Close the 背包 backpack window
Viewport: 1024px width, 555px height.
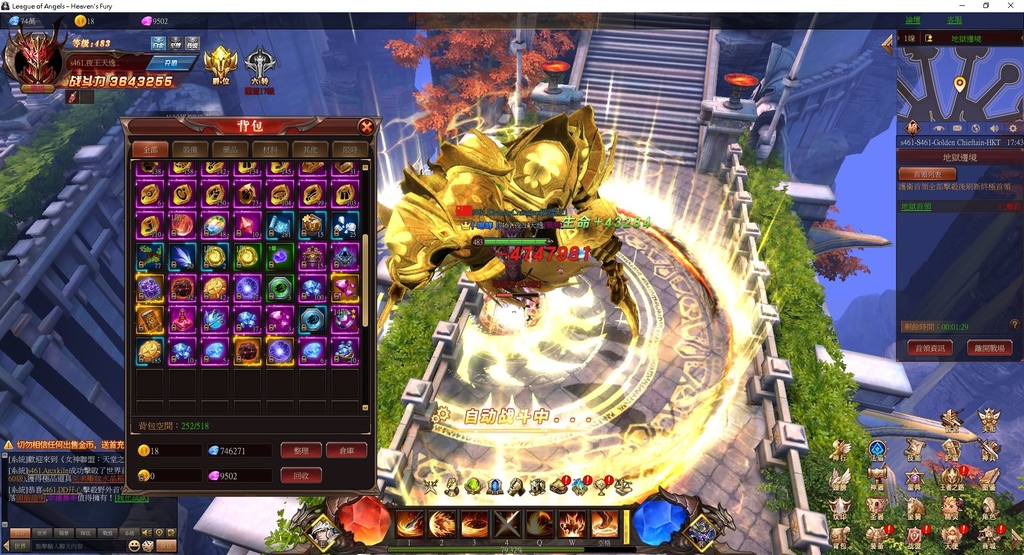click(x=367, y=127)
